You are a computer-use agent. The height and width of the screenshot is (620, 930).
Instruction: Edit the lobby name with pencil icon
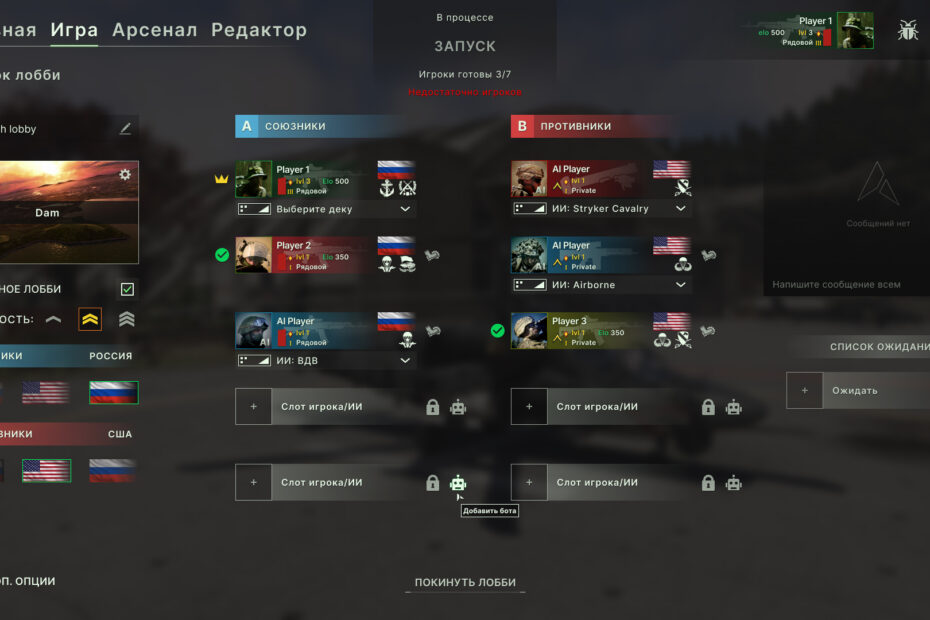coord(125,129)
